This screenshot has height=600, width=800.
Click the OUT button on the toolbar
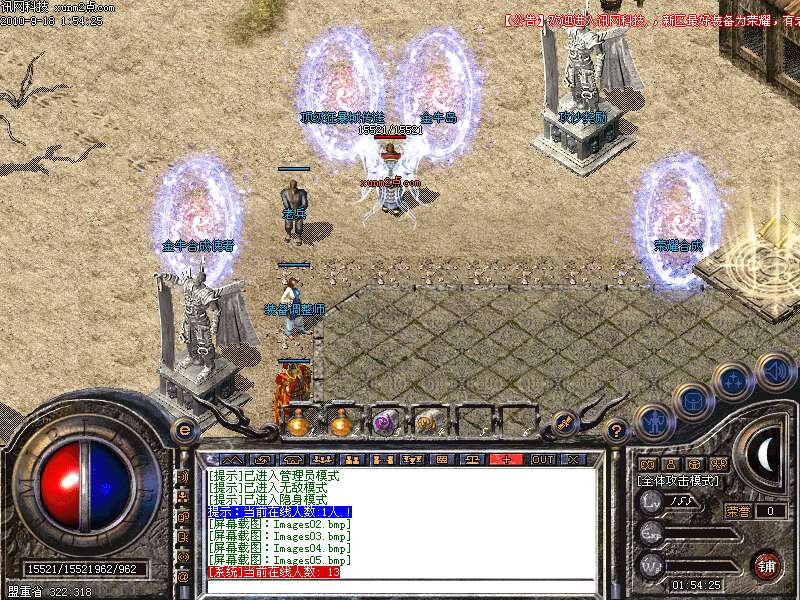point(542,460)
